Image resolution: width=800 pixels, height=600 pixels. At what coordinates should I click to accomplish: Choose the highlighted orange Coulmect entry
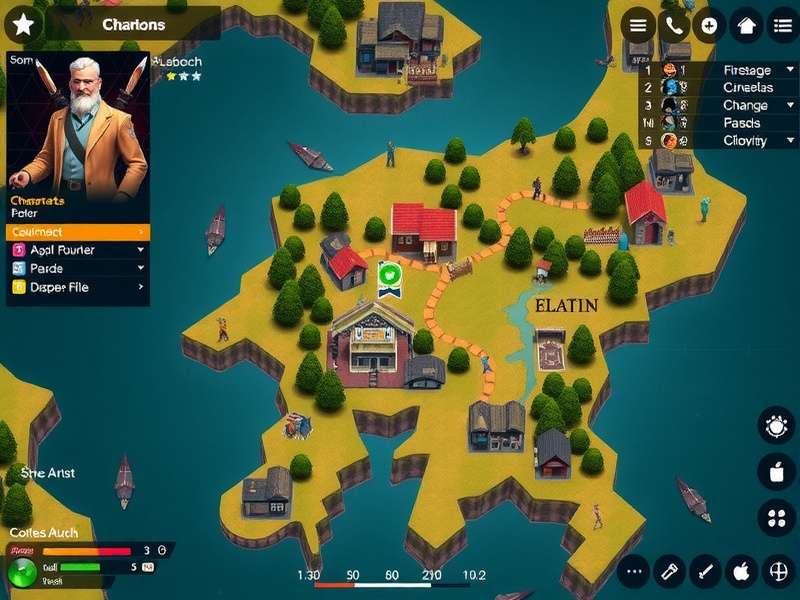pos(78,232)
